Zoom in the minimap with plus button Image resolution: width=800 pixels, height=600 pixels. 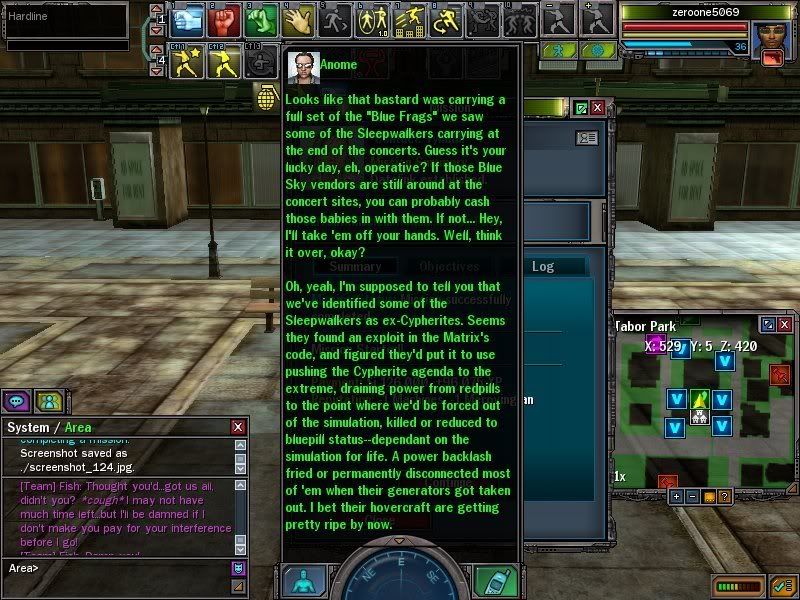click(676, 496)
